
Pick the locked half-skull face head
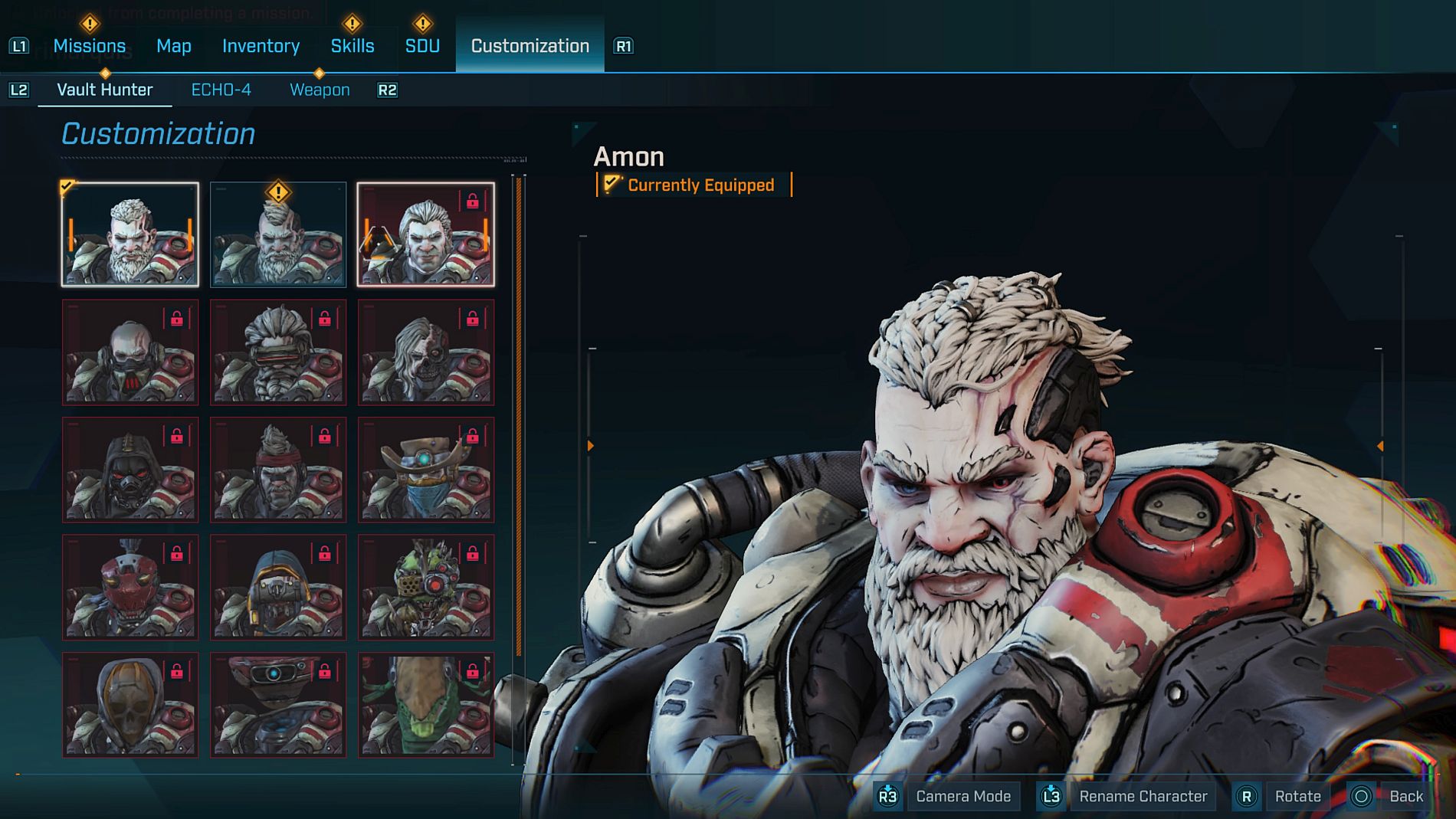point(426,352)
